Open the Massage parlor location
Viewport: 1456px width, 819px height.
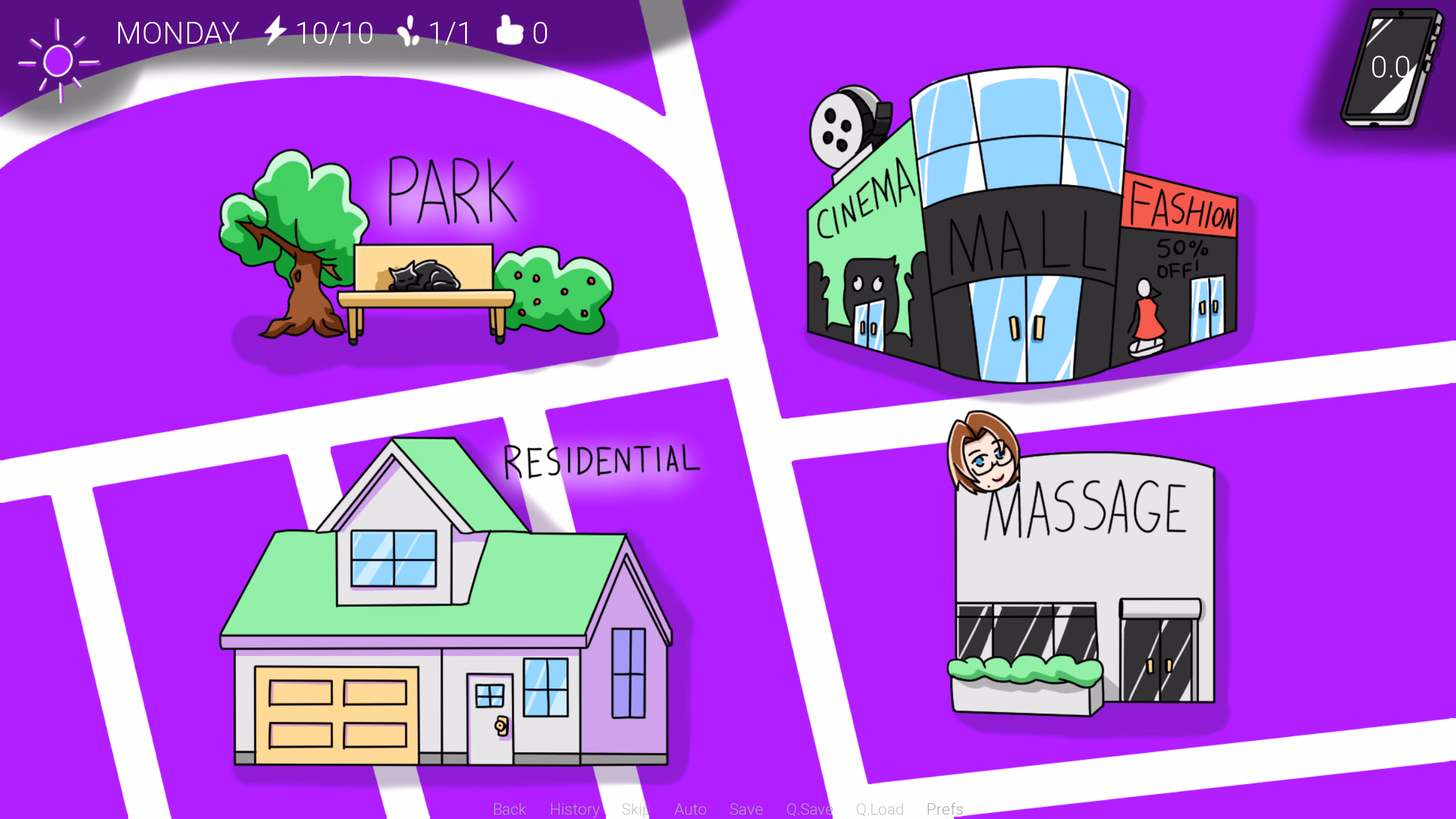point(1085,582)
